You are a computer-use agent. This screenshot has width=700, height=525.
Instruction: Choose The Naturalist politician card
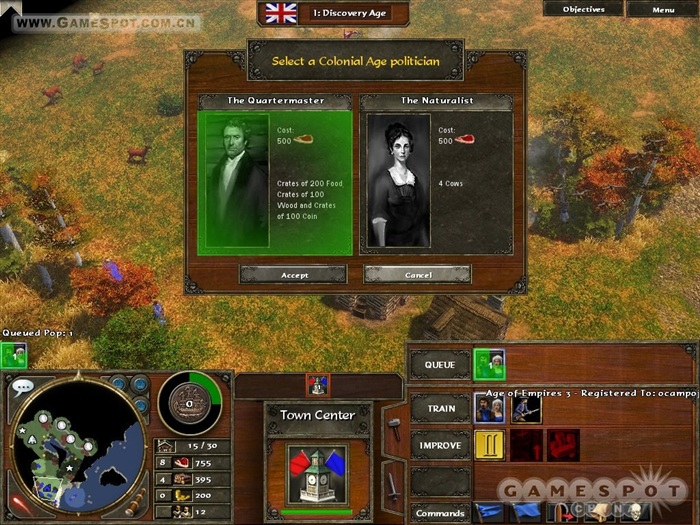point(436,180)
